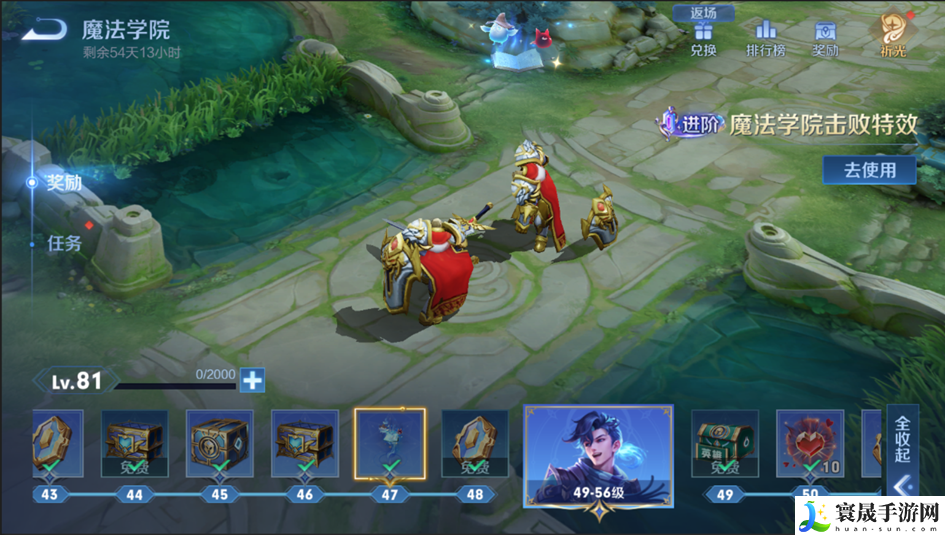
Task: Click the 去使用 button
Action: click(869, 170)
